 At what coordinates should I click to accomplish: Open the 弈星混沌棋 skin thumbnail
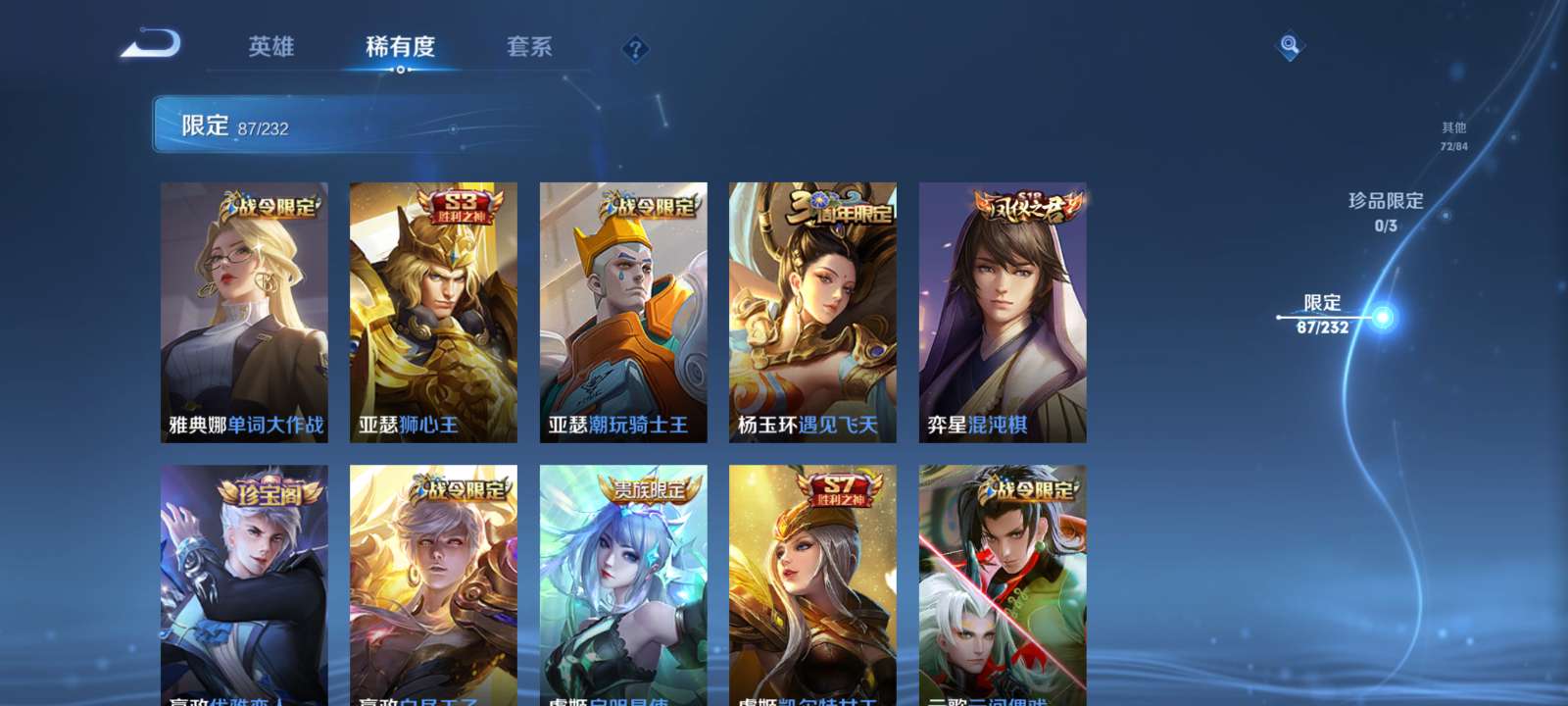pyautogui.click(x=1002, y=312)
